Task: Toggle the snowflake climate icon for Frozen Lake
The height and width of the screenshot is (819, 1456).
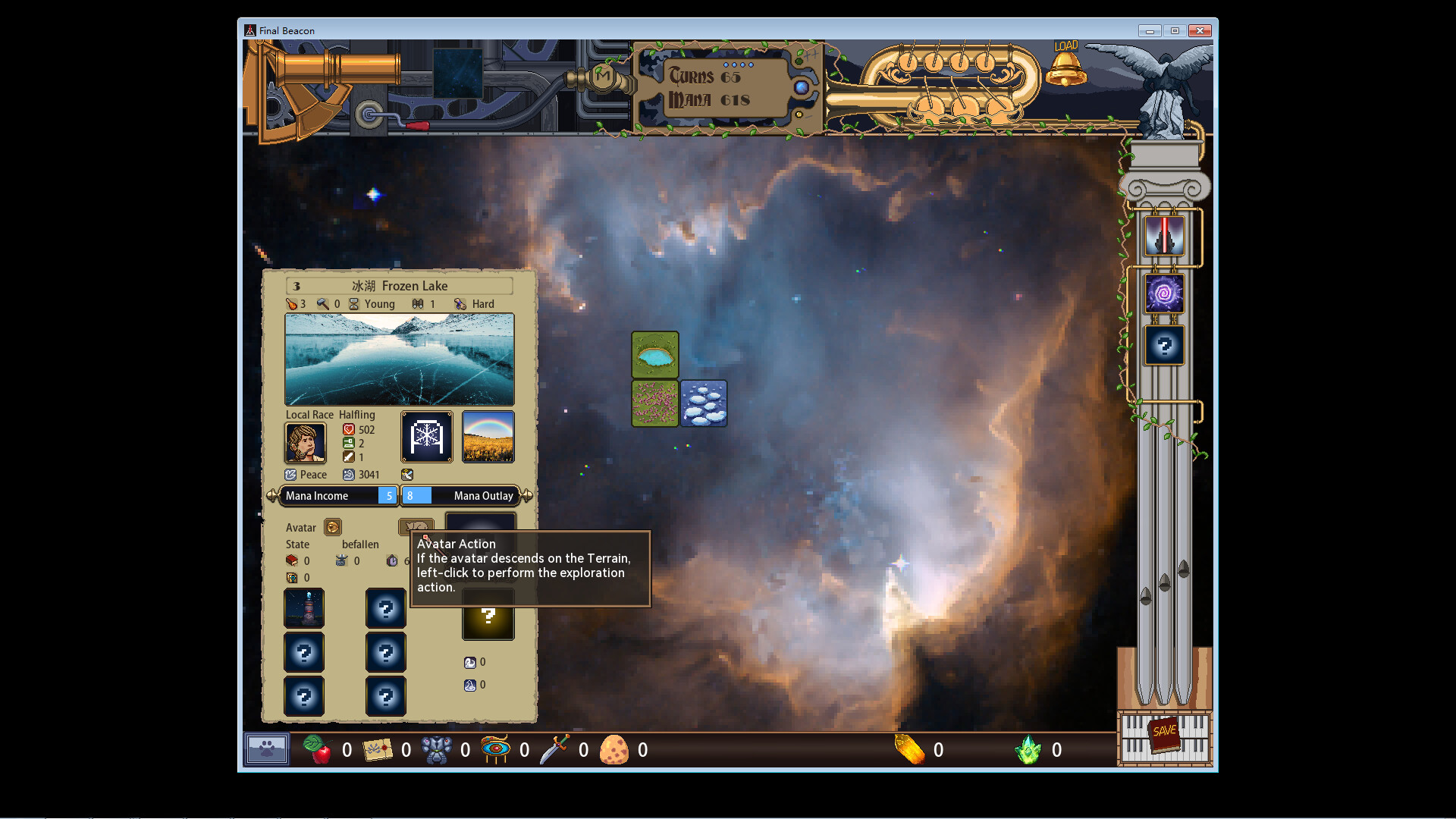Action: tap(426, 437)
